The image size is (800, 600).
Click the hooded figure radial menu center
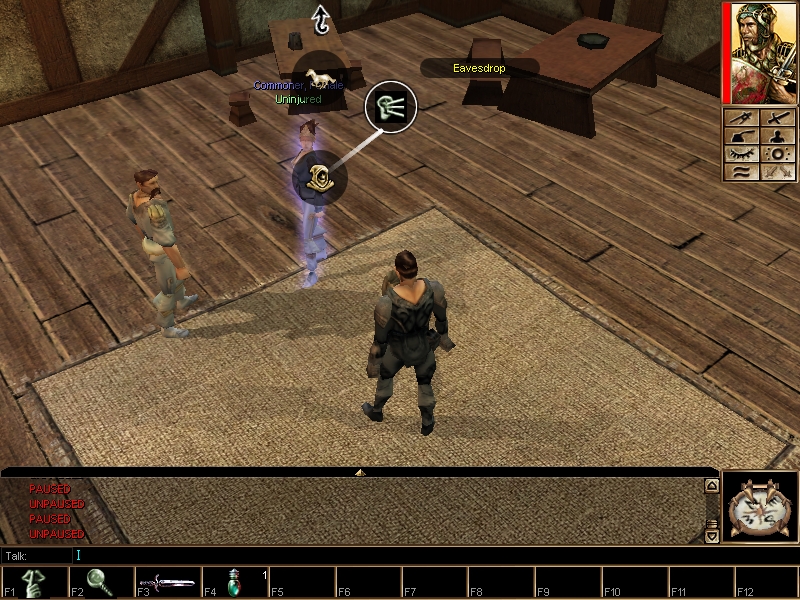(319, 178)
